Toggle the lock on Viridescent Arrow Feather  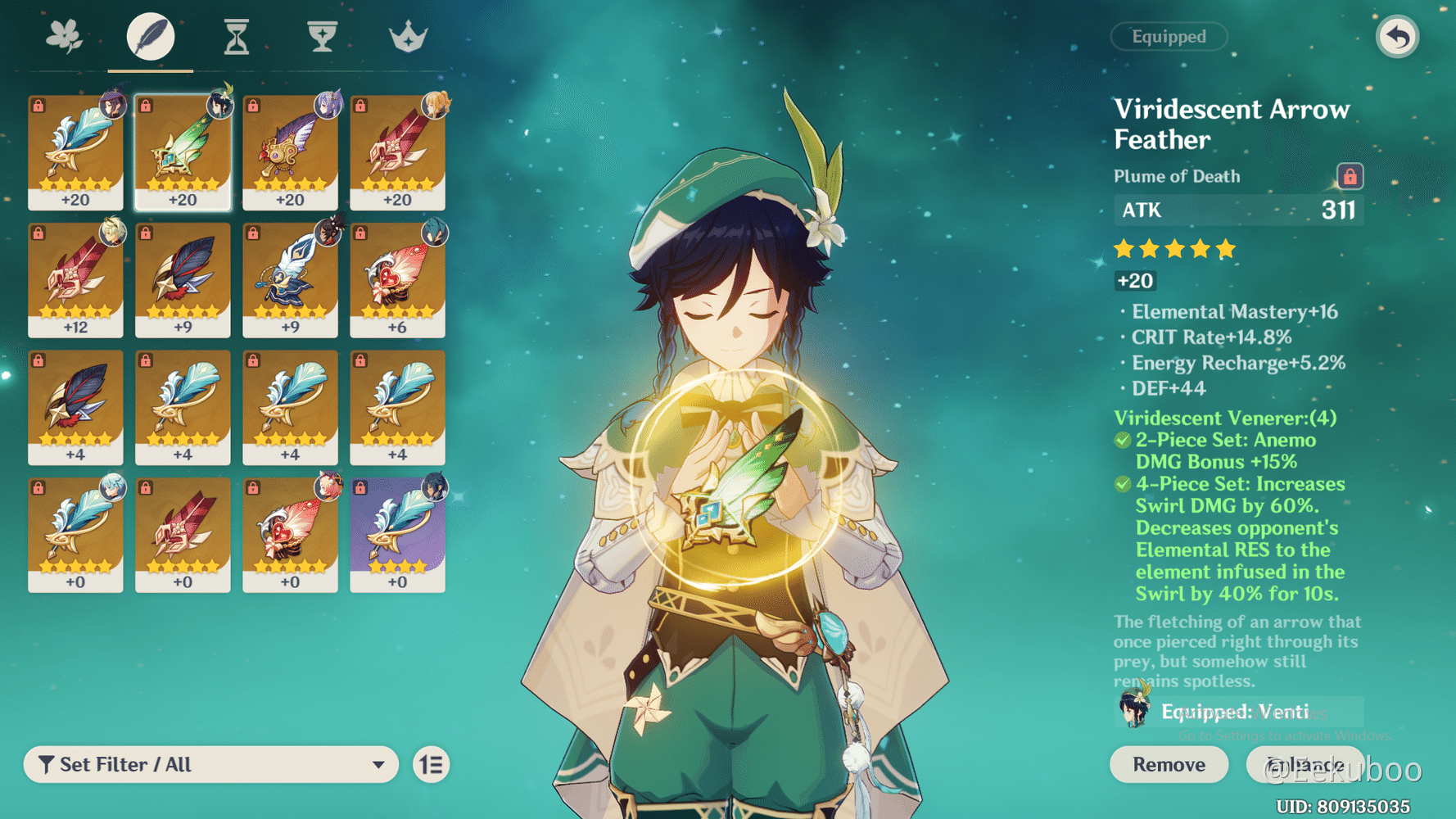(1351, 176)
